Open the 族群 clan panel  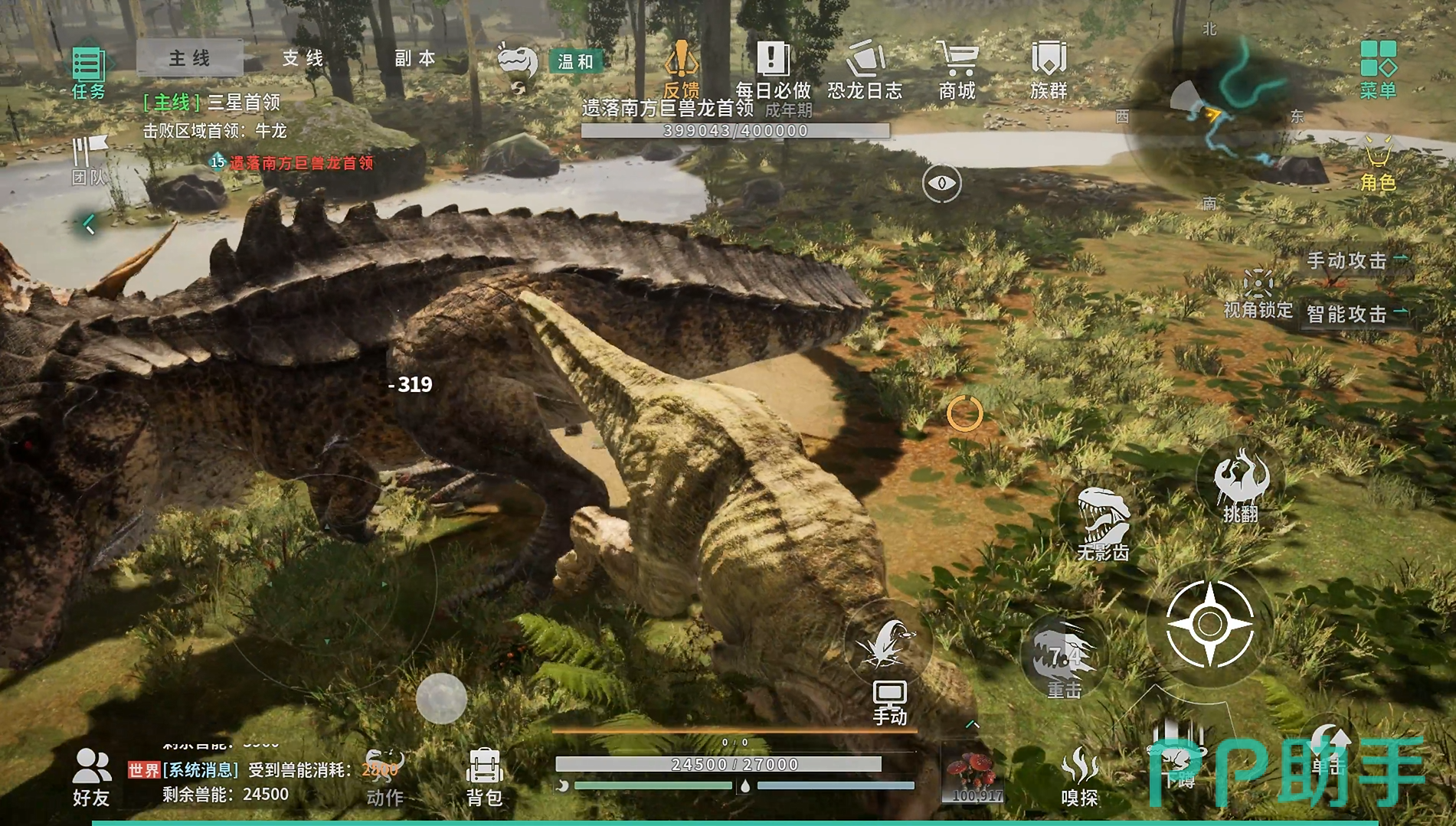1049,70
